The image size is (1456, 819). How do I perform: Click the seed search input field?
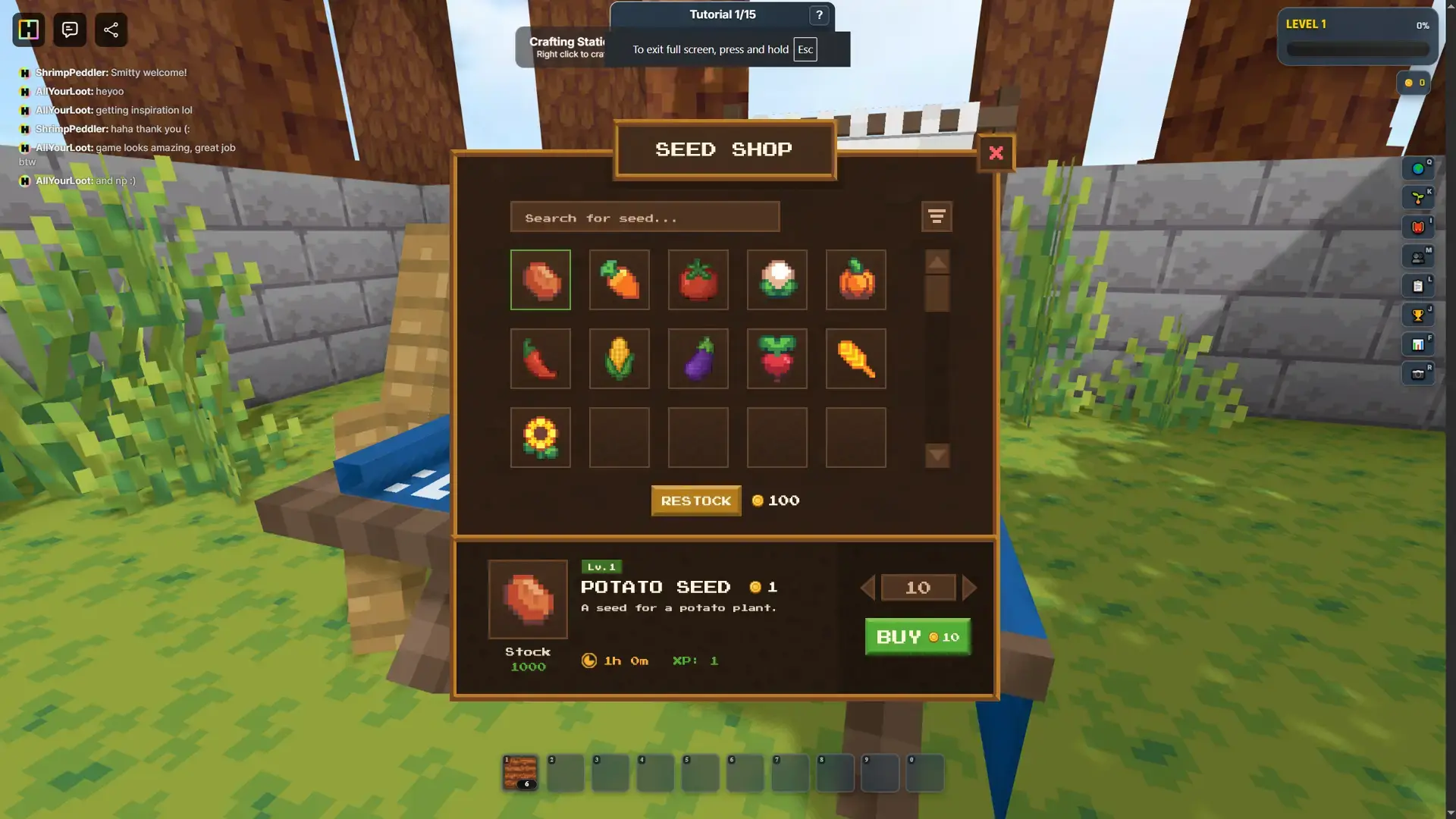[x=645, y=217]
